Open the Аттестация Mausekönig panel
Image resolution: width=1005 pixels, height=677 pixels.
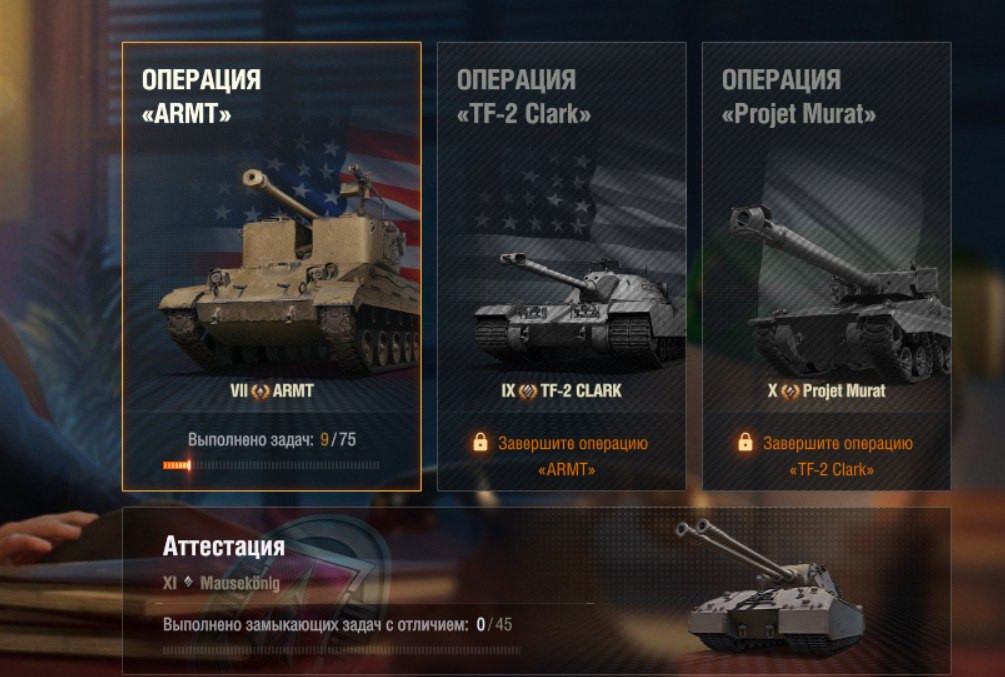point(536,590)
